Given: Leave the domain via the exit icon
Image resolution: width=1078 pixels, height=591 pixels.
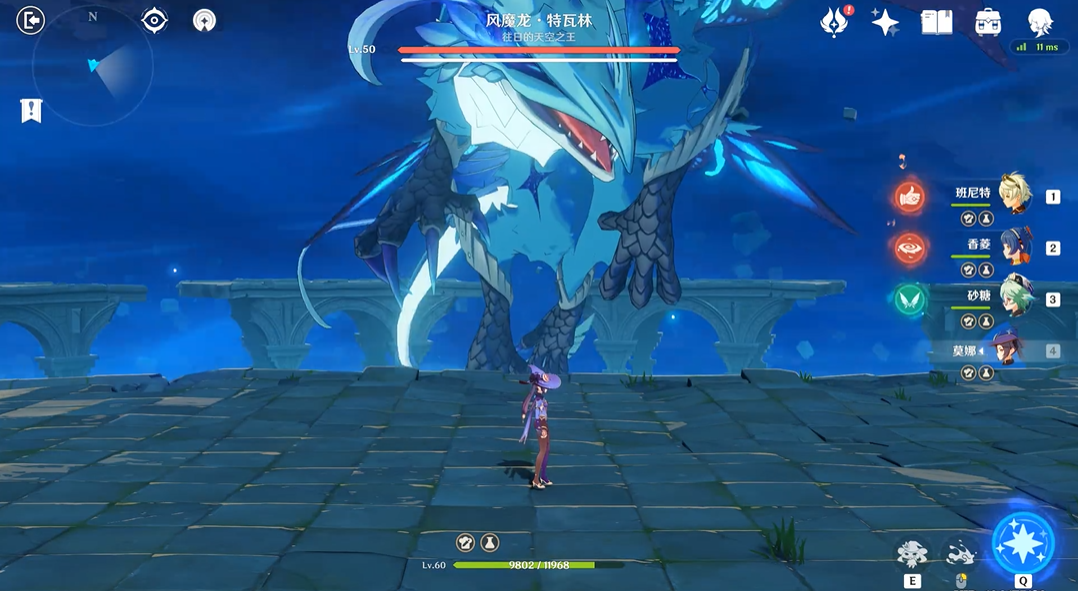Looking at the screenshot, I should 31,20.
